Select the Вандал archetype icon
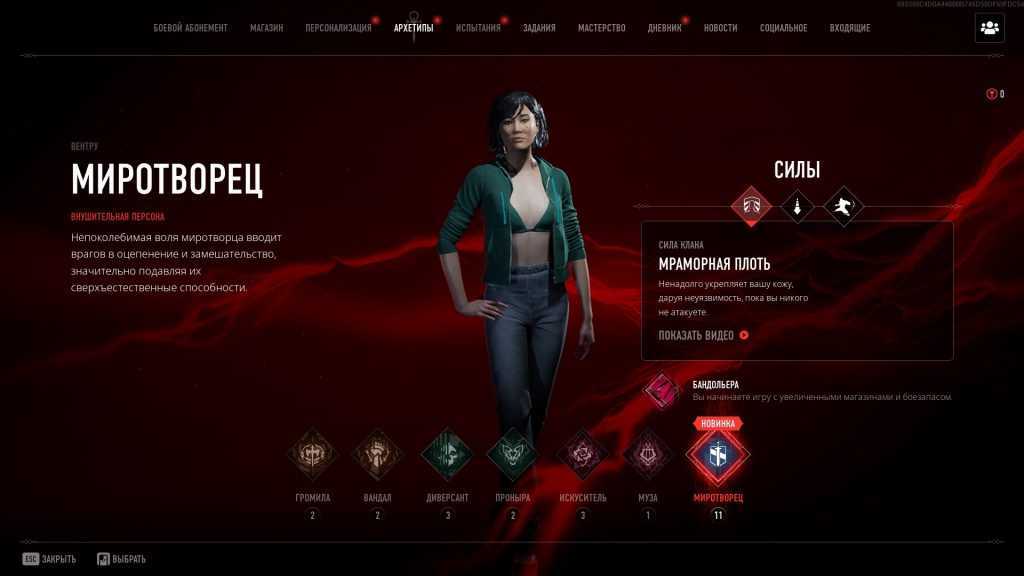The height and width of the screenshot is (576, 1024). (x=378, y=455)
